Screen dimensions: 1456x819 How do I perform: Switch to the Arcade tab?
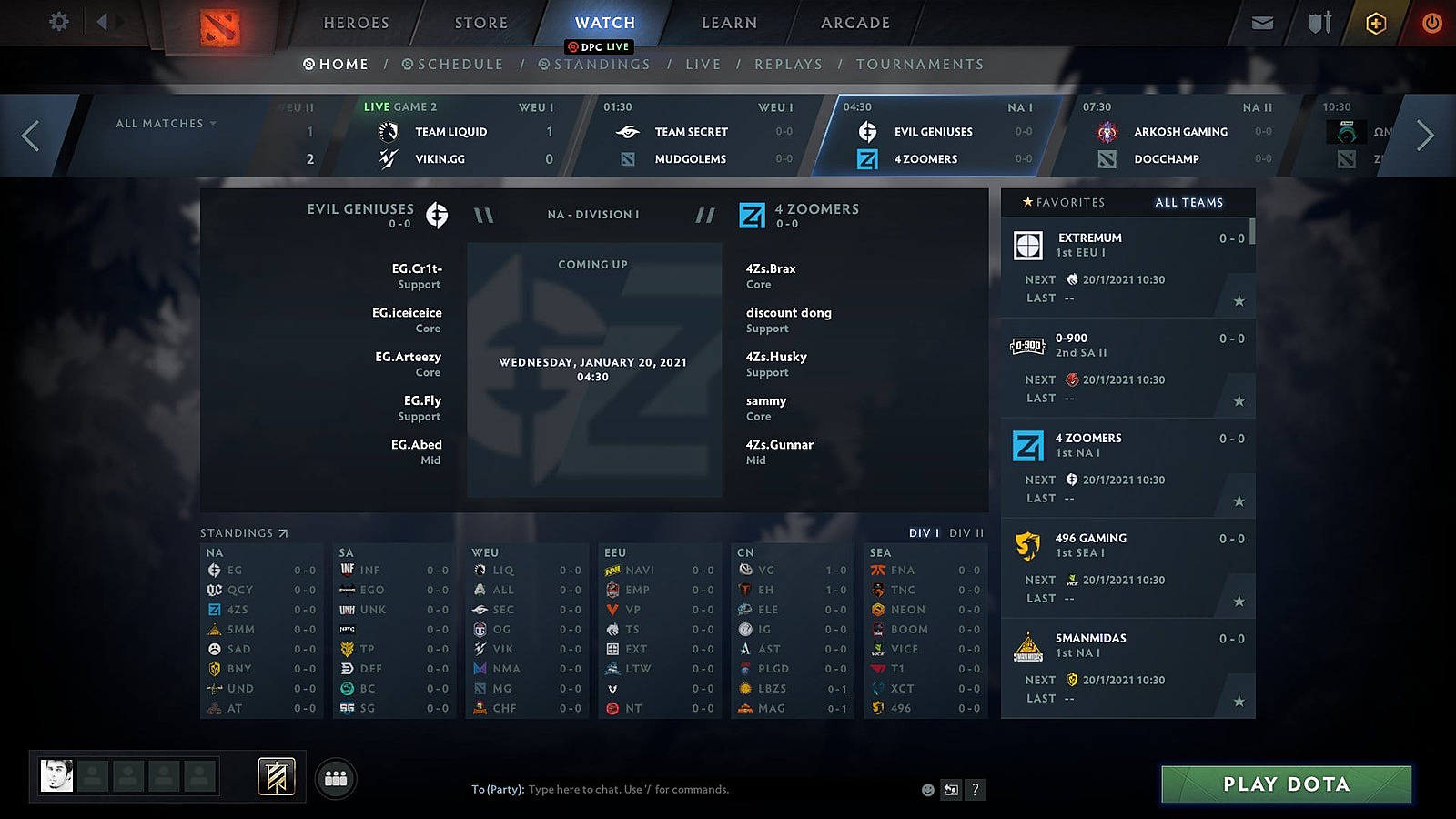coord(854,23)
